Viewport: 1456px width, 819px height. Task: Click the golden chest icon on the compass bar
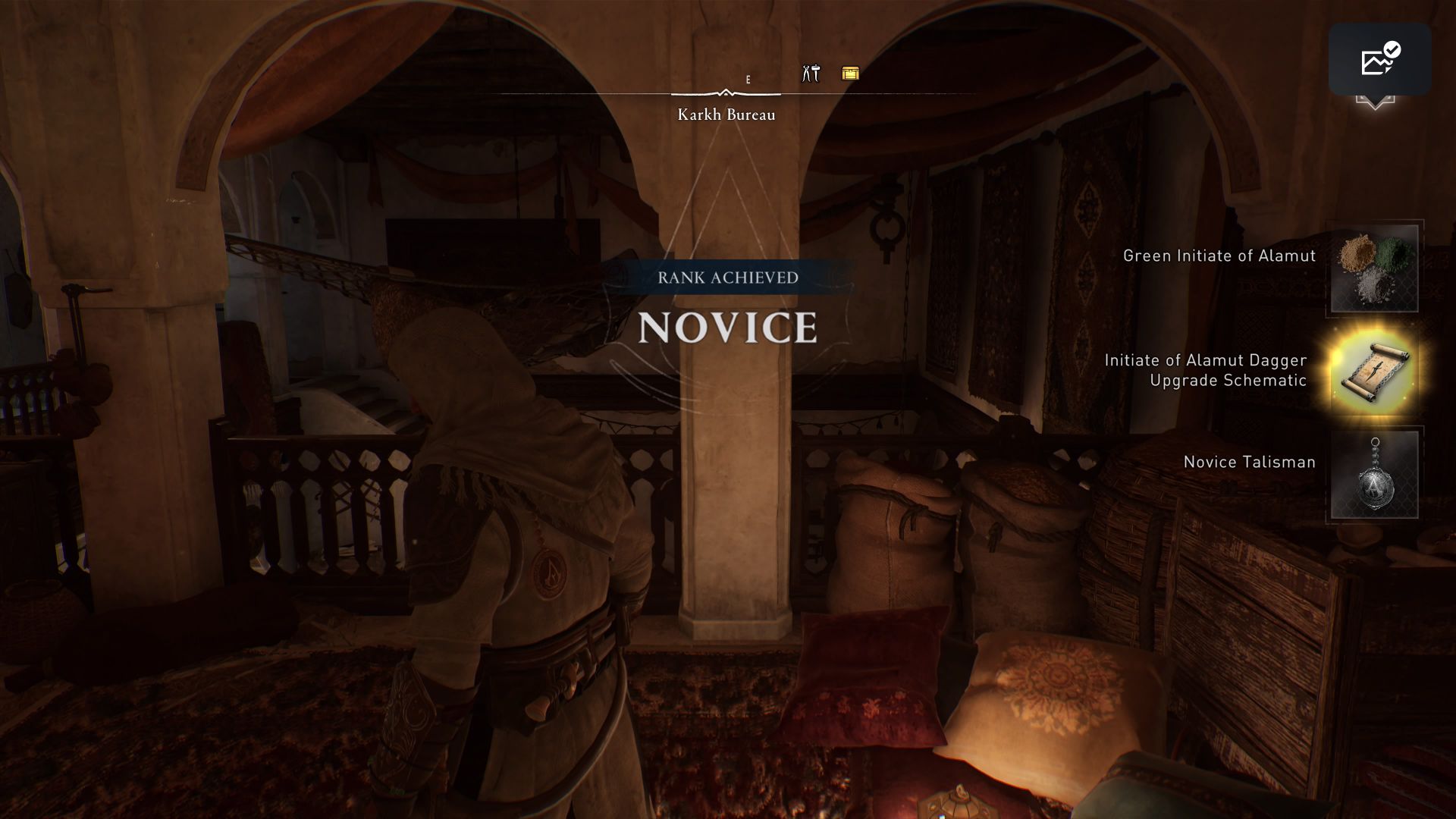(850, 74)
